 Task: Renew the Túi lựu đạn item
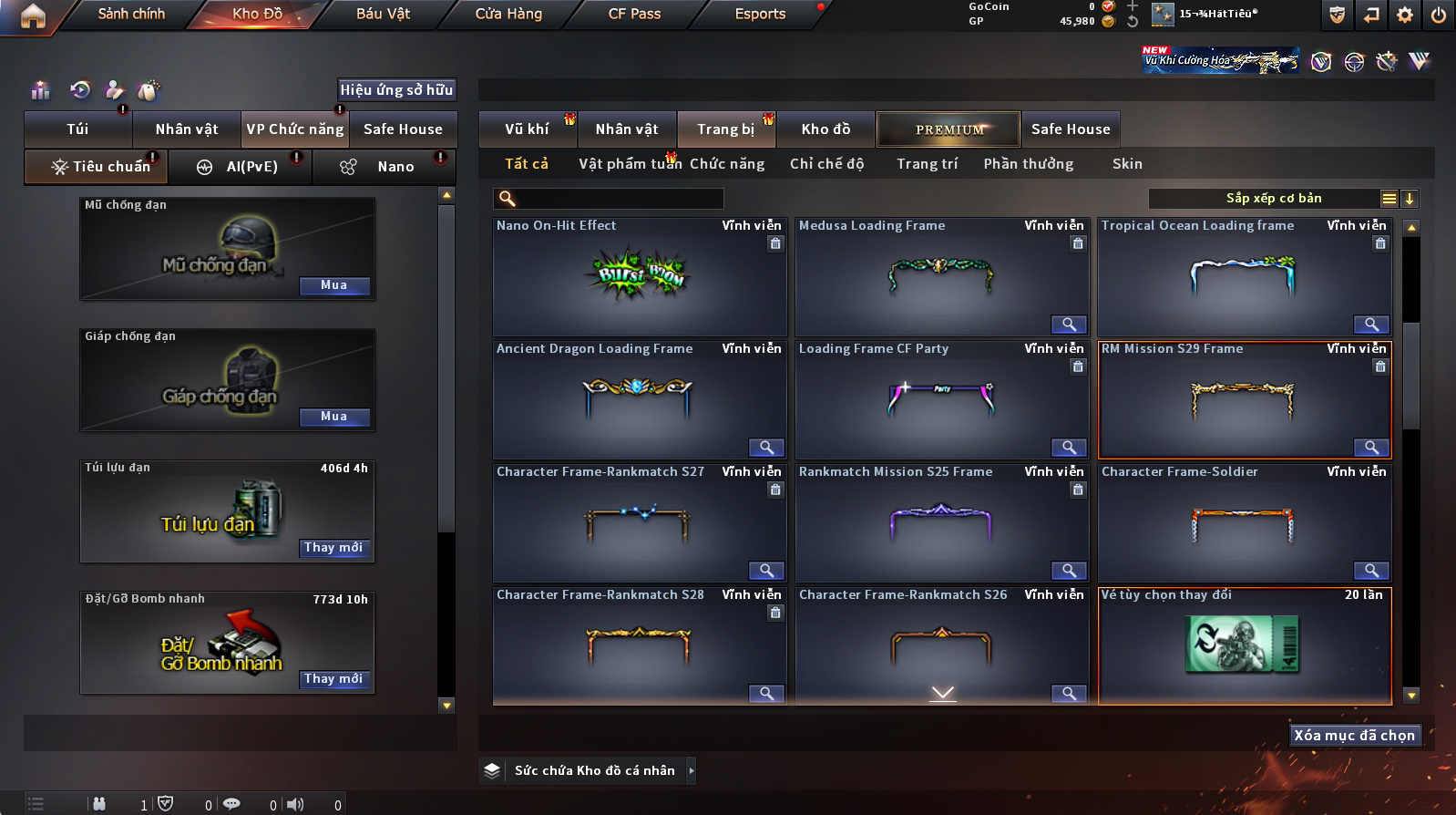tap(334, 548)
